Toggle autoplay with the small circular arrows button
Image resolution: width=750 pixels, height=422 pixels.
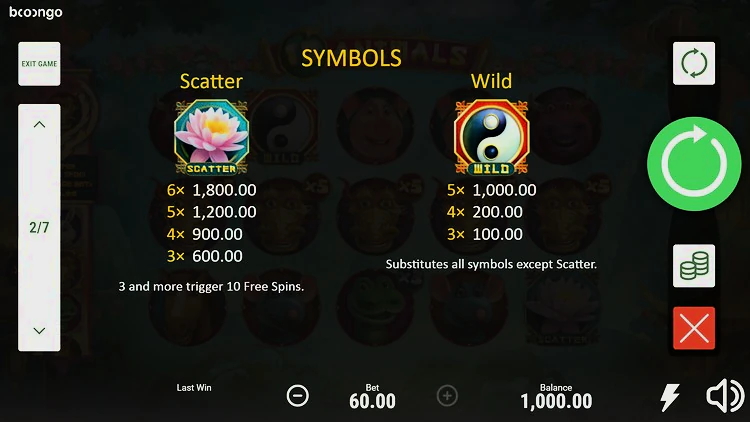tap(693, 64)
